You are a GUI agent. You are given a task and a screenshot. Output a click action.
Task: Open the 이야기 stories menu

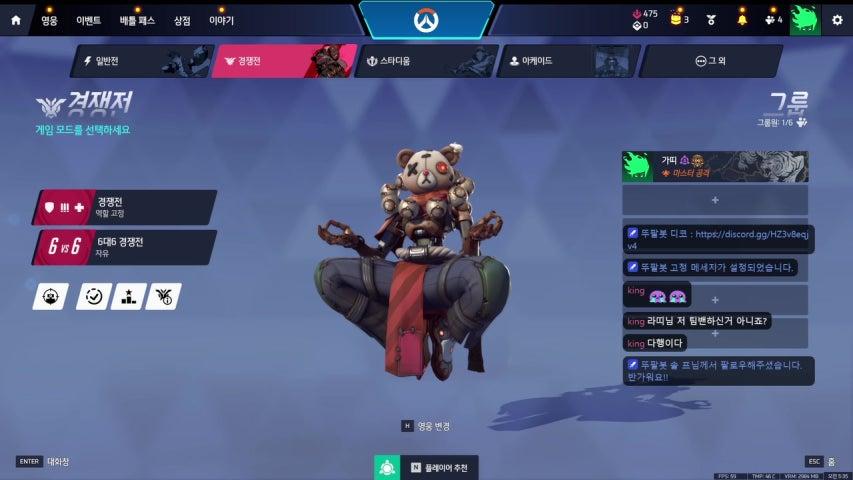coord(221,19)
